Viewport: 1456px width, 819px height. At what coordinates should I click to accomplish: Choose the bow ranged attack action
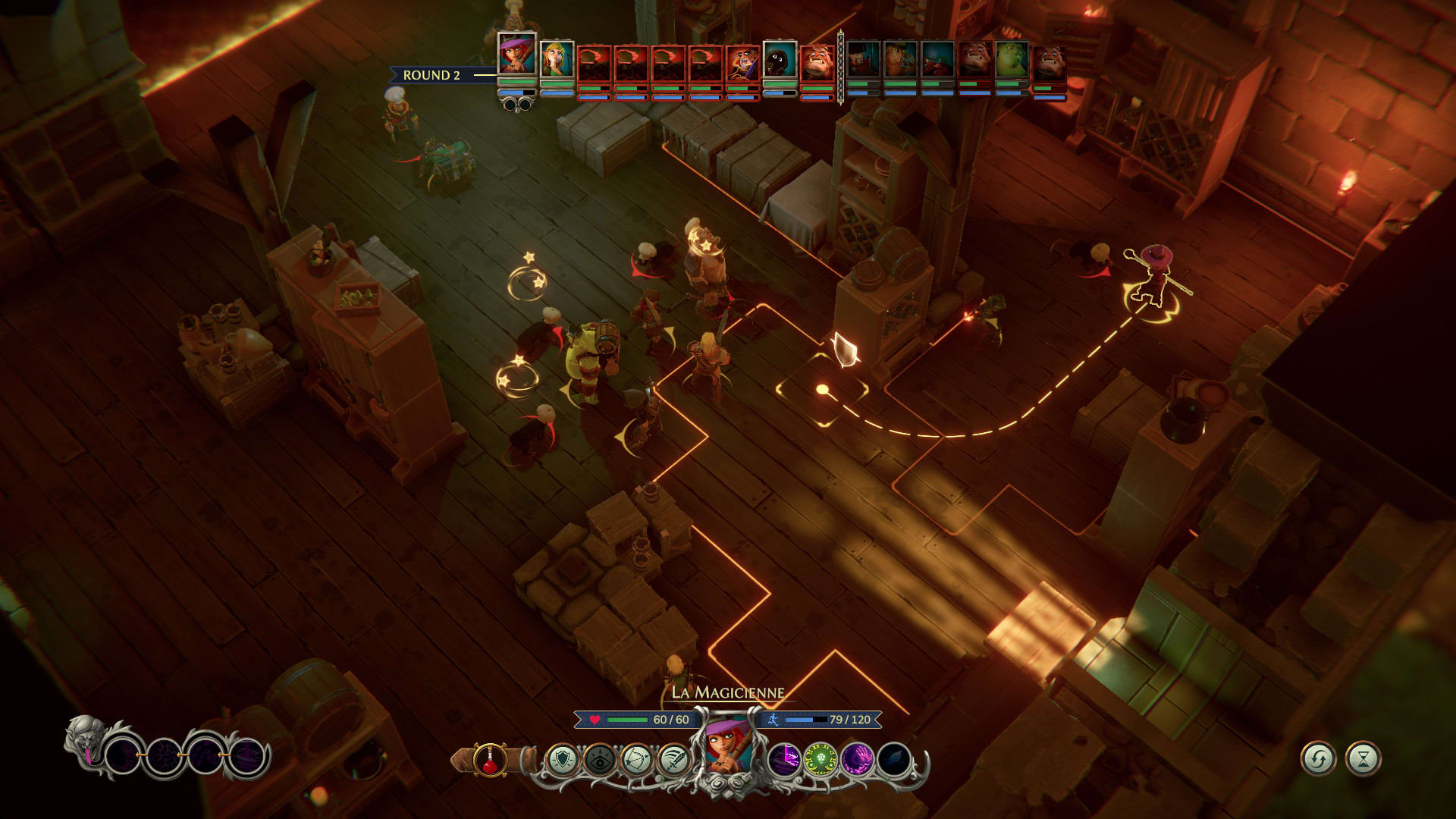point(636,759)
